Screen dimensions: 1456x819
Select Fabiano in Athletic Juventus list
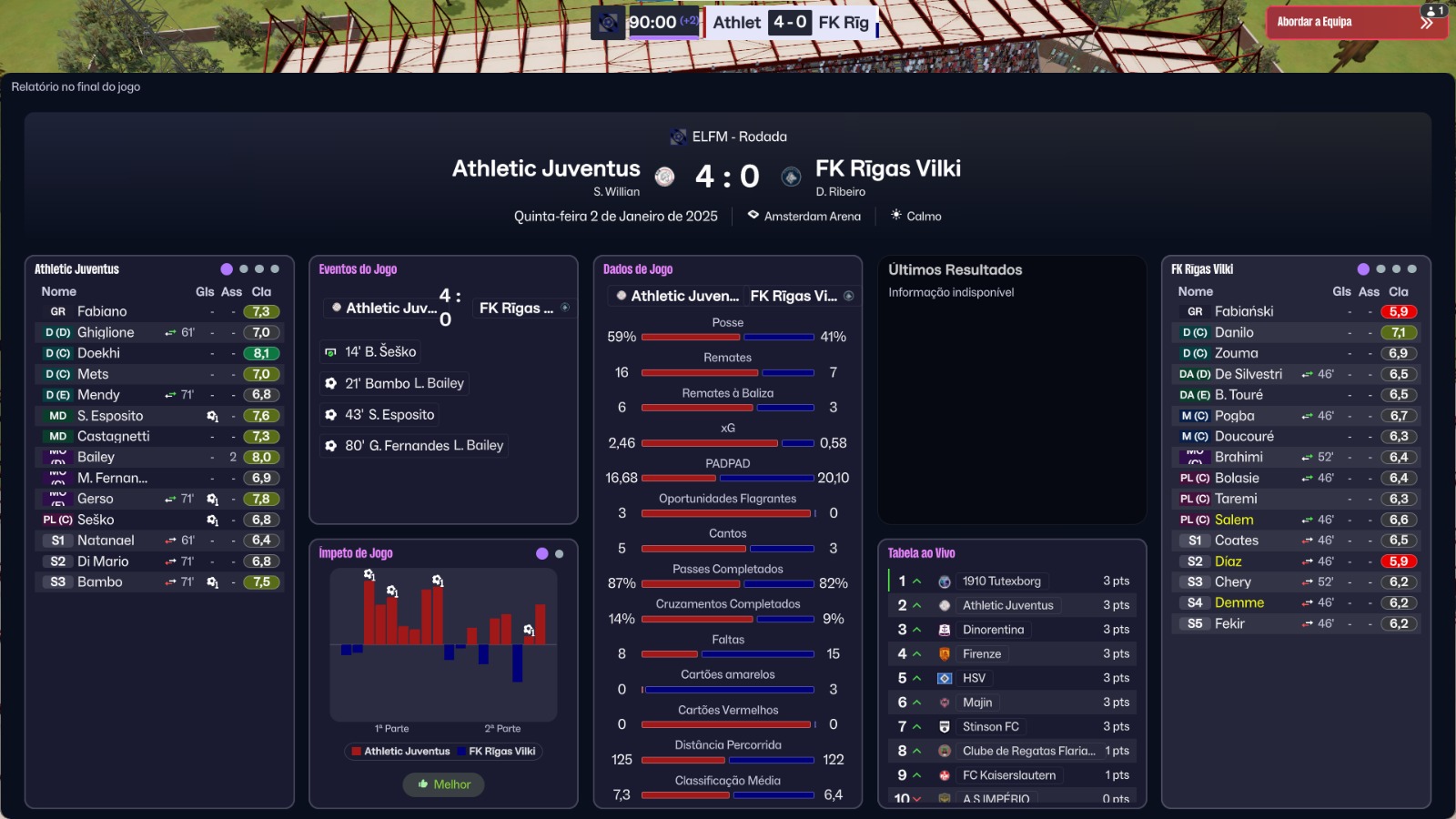pos(102,311)
